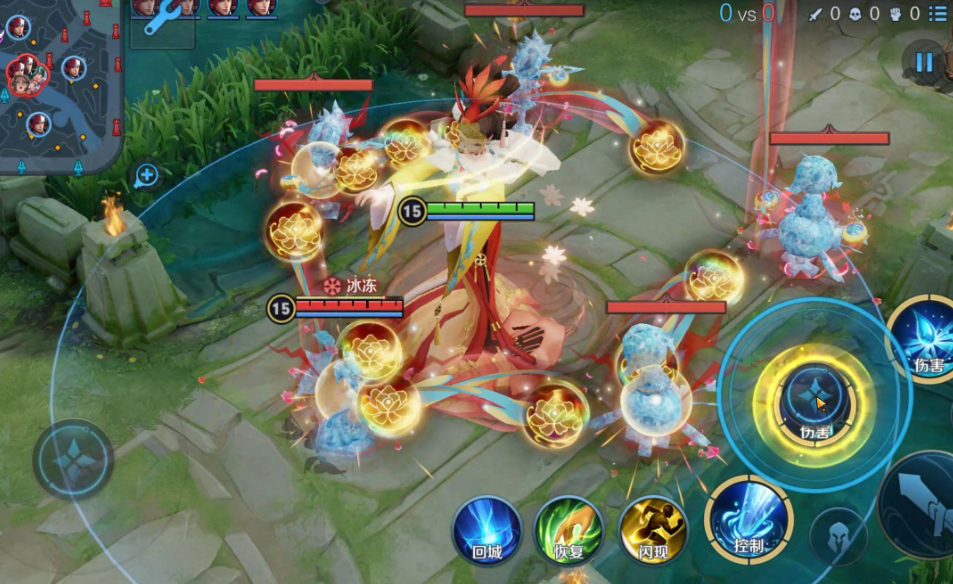Trigger the 控制 control skill
953x584 pixels.
click(x=748, y=520)
